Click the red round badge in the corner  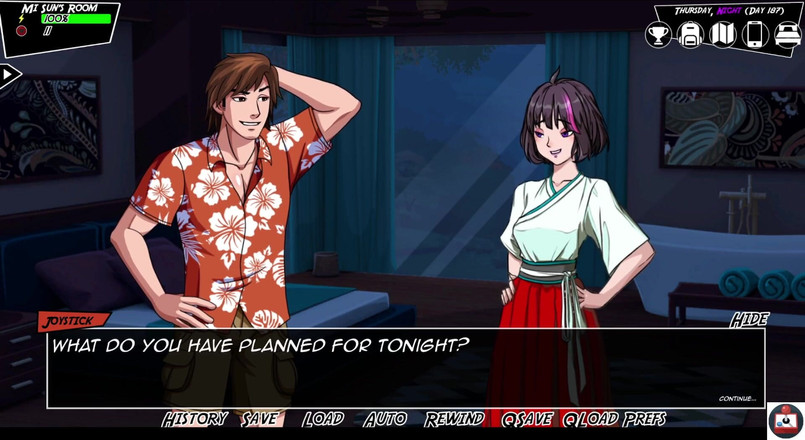tap(786, 421)
